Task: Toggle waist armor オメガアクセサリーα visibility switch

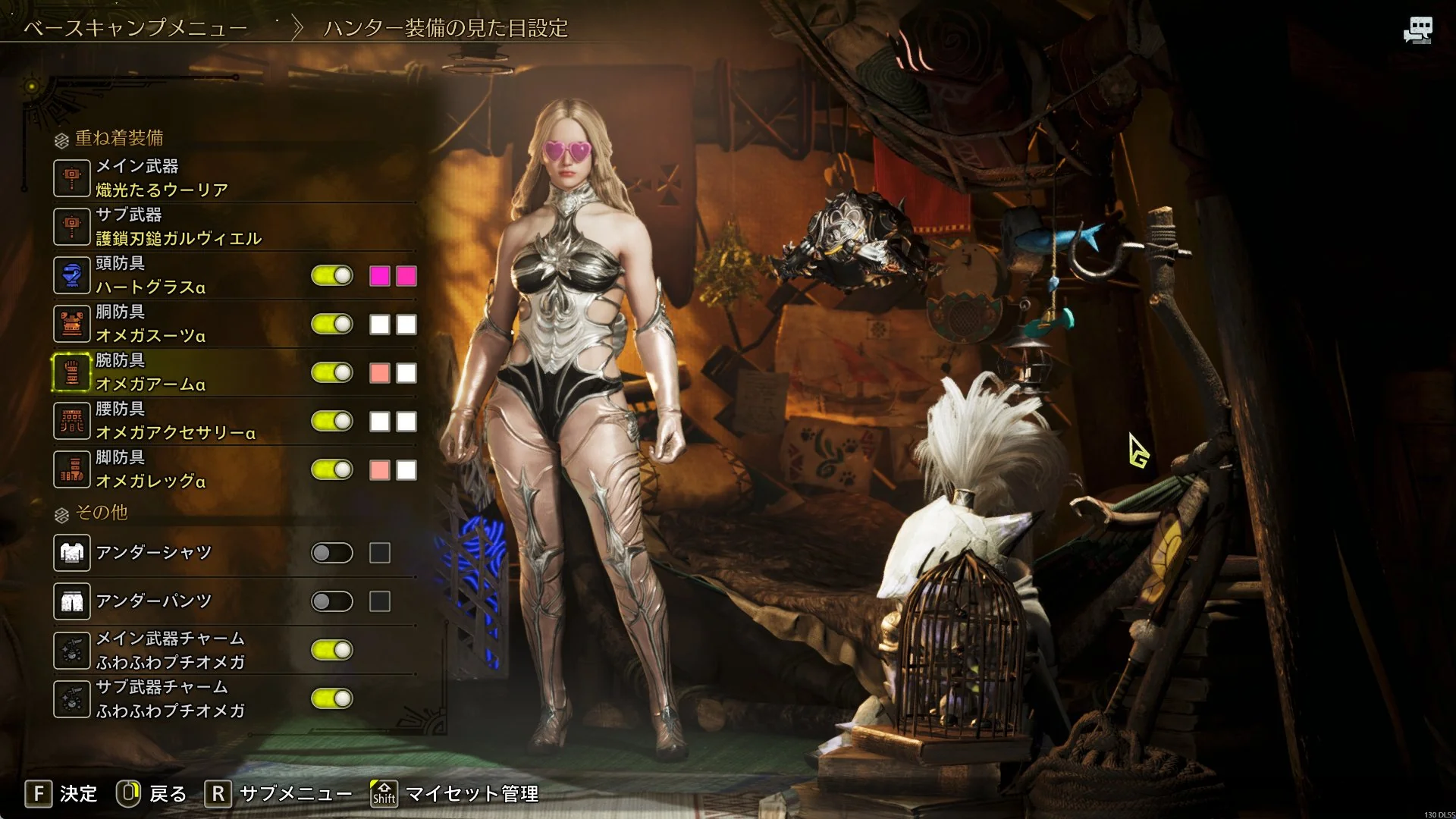Action: point(332,421)
